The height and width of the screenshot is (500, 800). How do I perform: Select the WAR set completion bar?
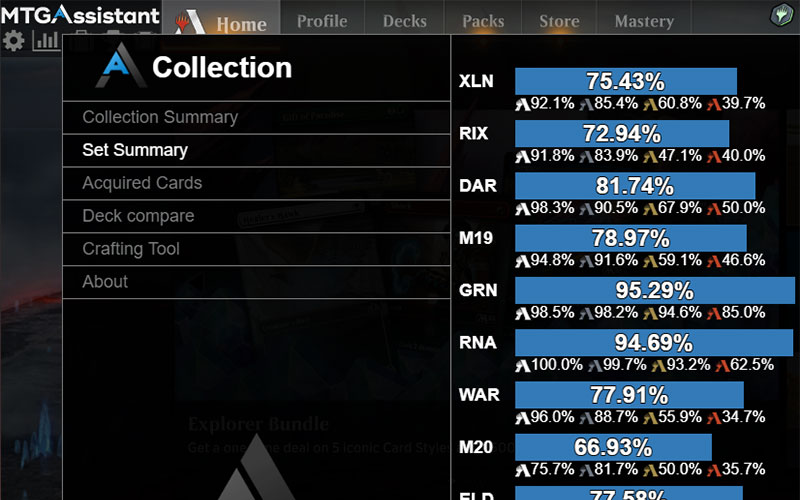pos(629,395)
